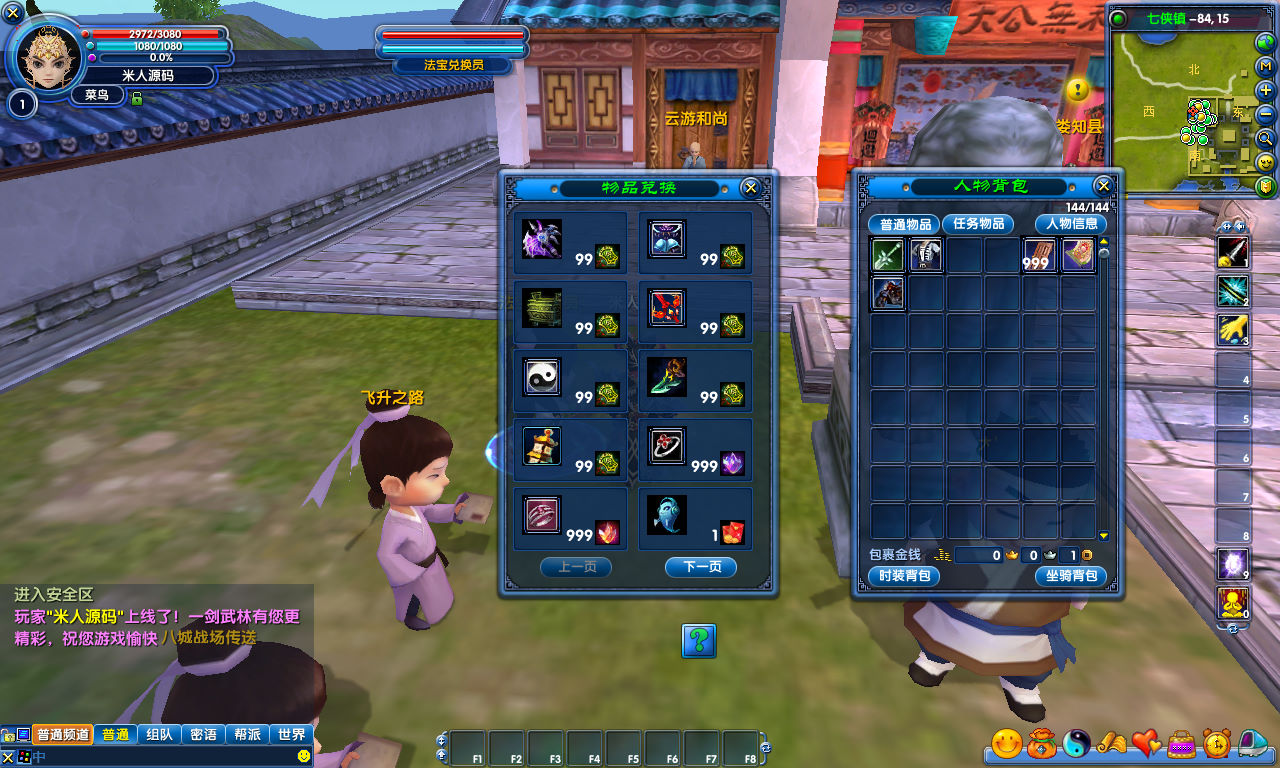Choose the blue fish exchange item

coord(666,515)
